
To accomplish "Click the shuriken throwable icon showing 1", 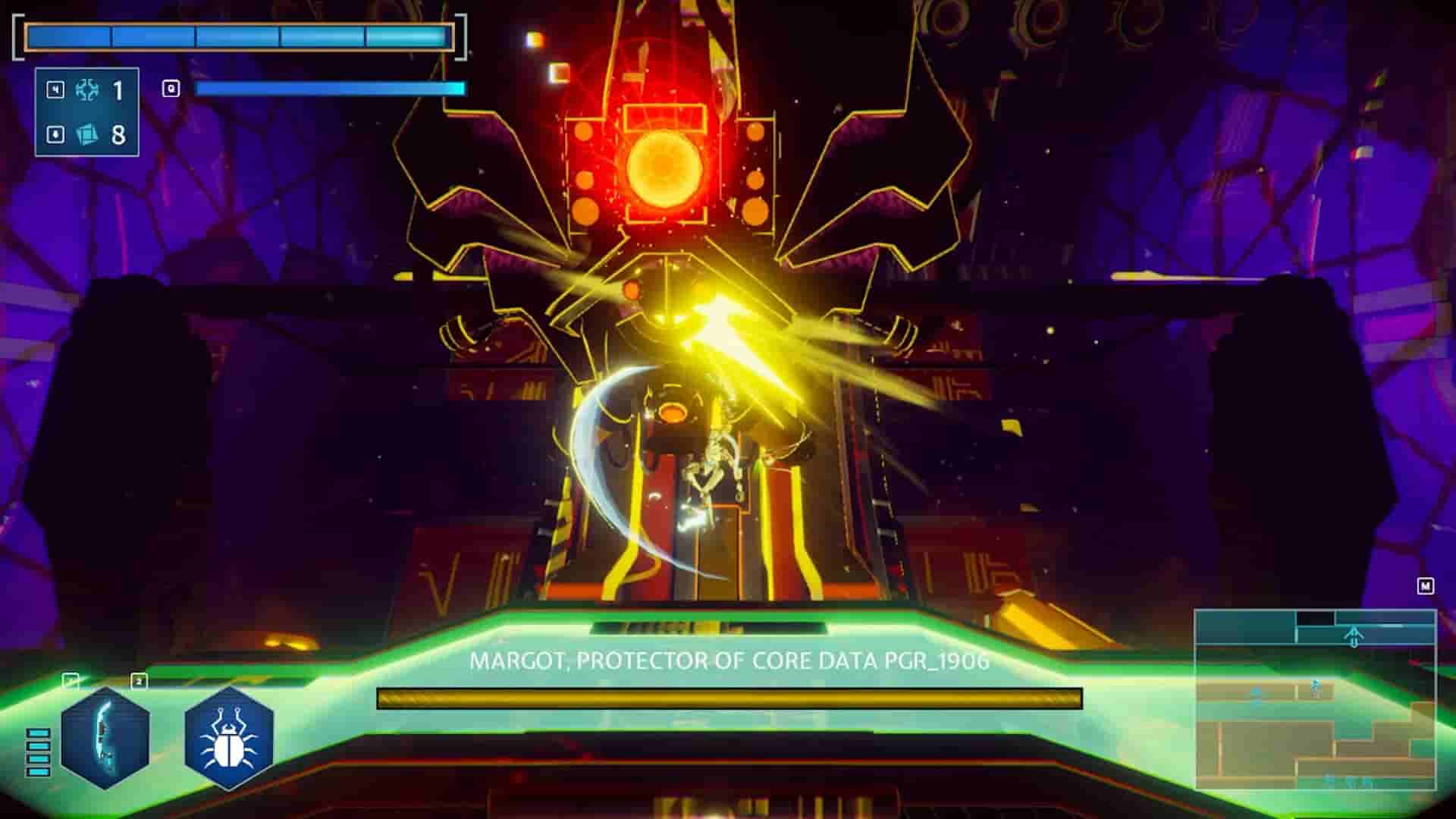I will [x=86, y=89].
